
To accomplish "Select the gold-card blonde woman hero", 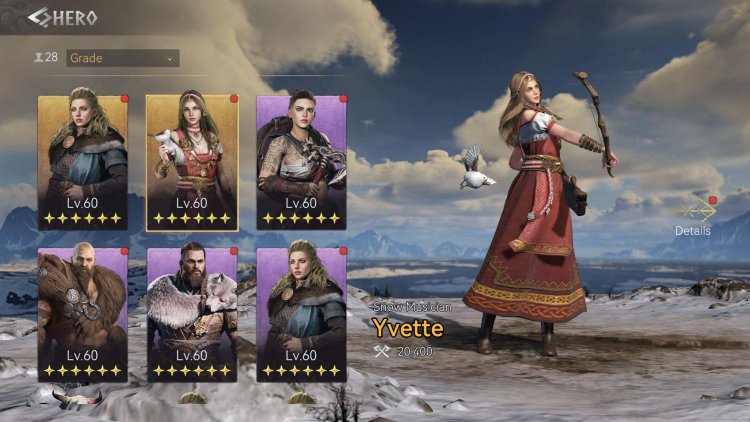I will click(83, 162).
